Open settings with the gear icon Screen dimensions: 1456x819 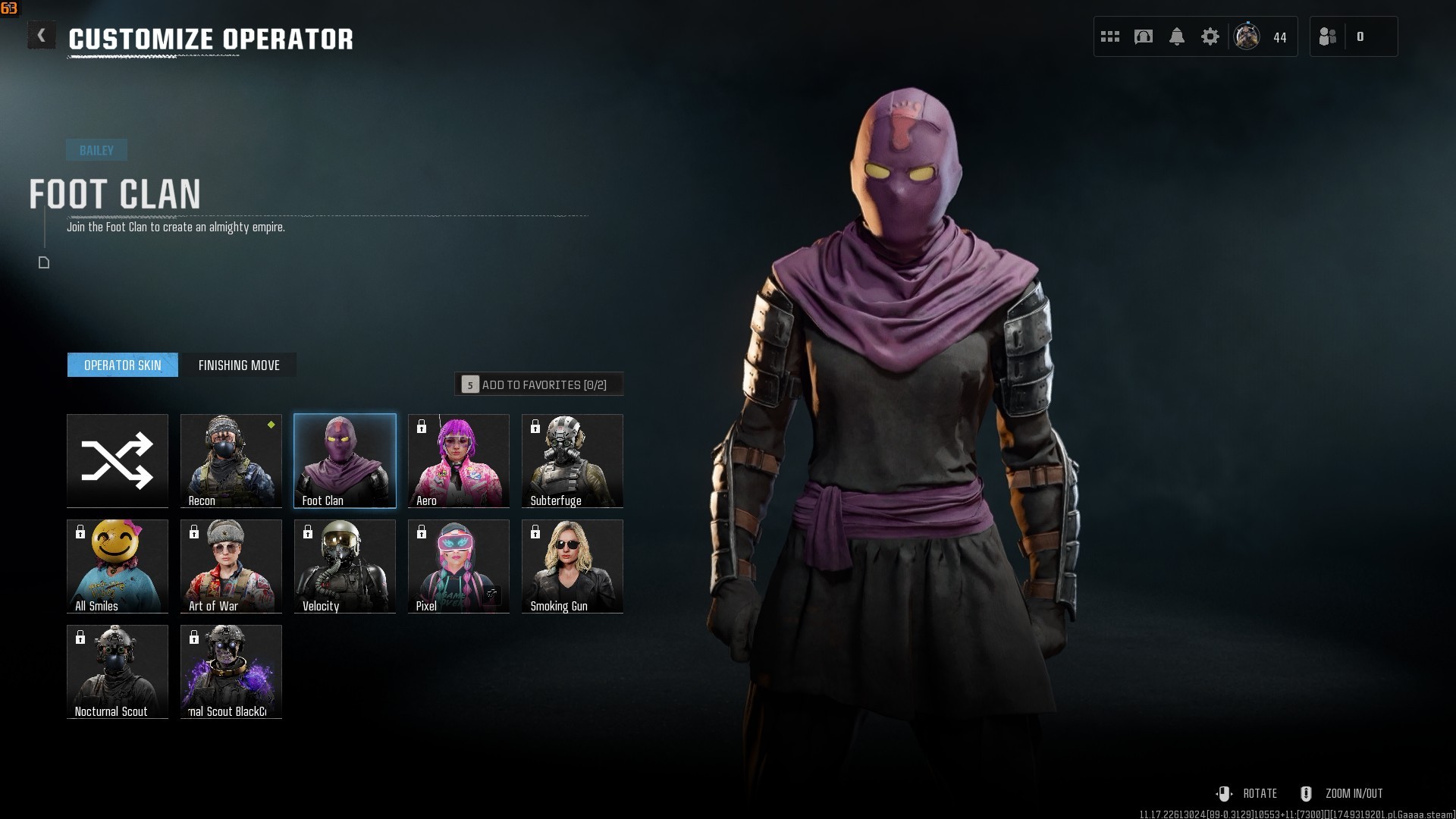pos(1210,36)
